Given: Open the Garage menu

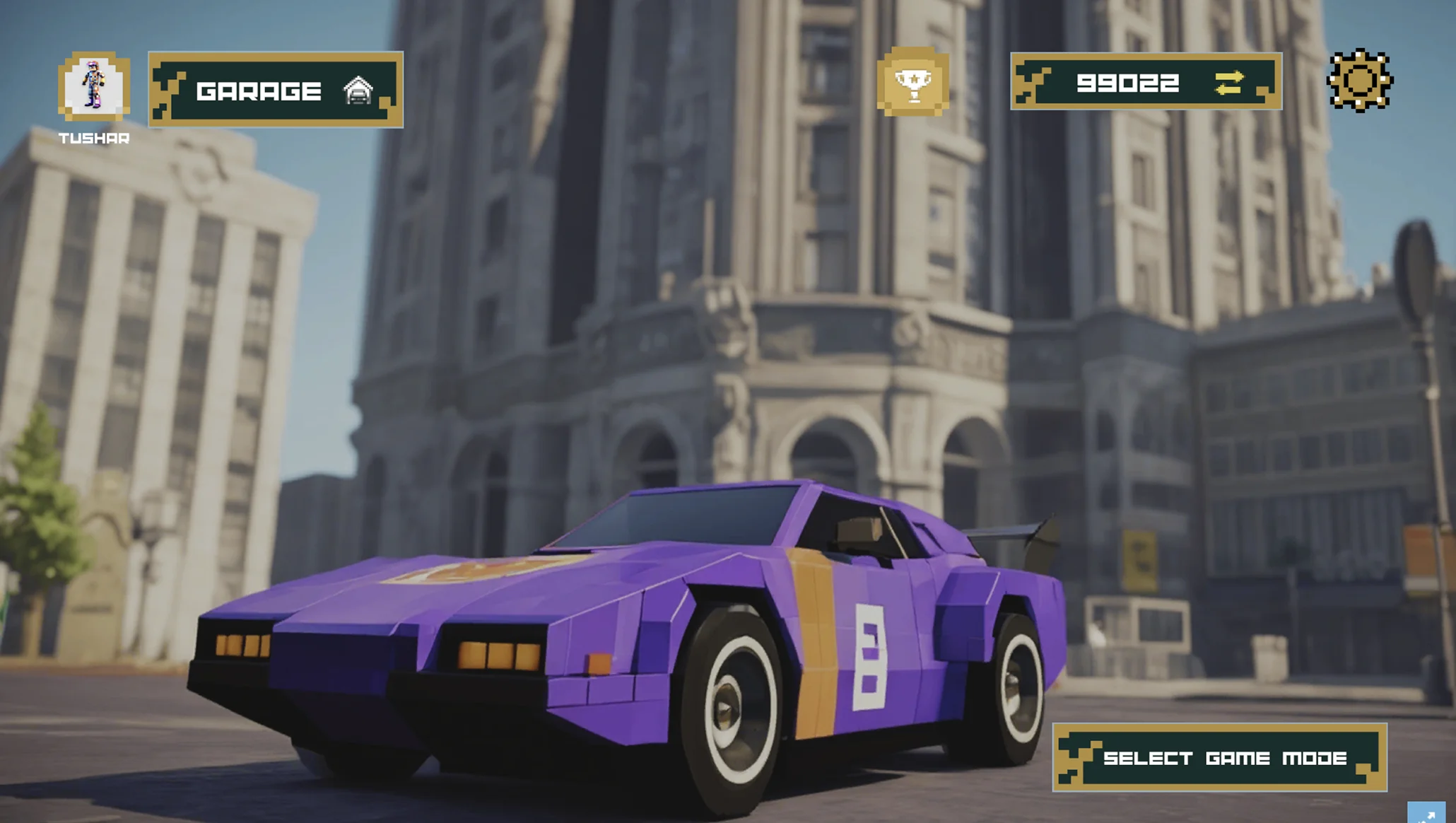Looking at the screenshot, I should [276, 90].
